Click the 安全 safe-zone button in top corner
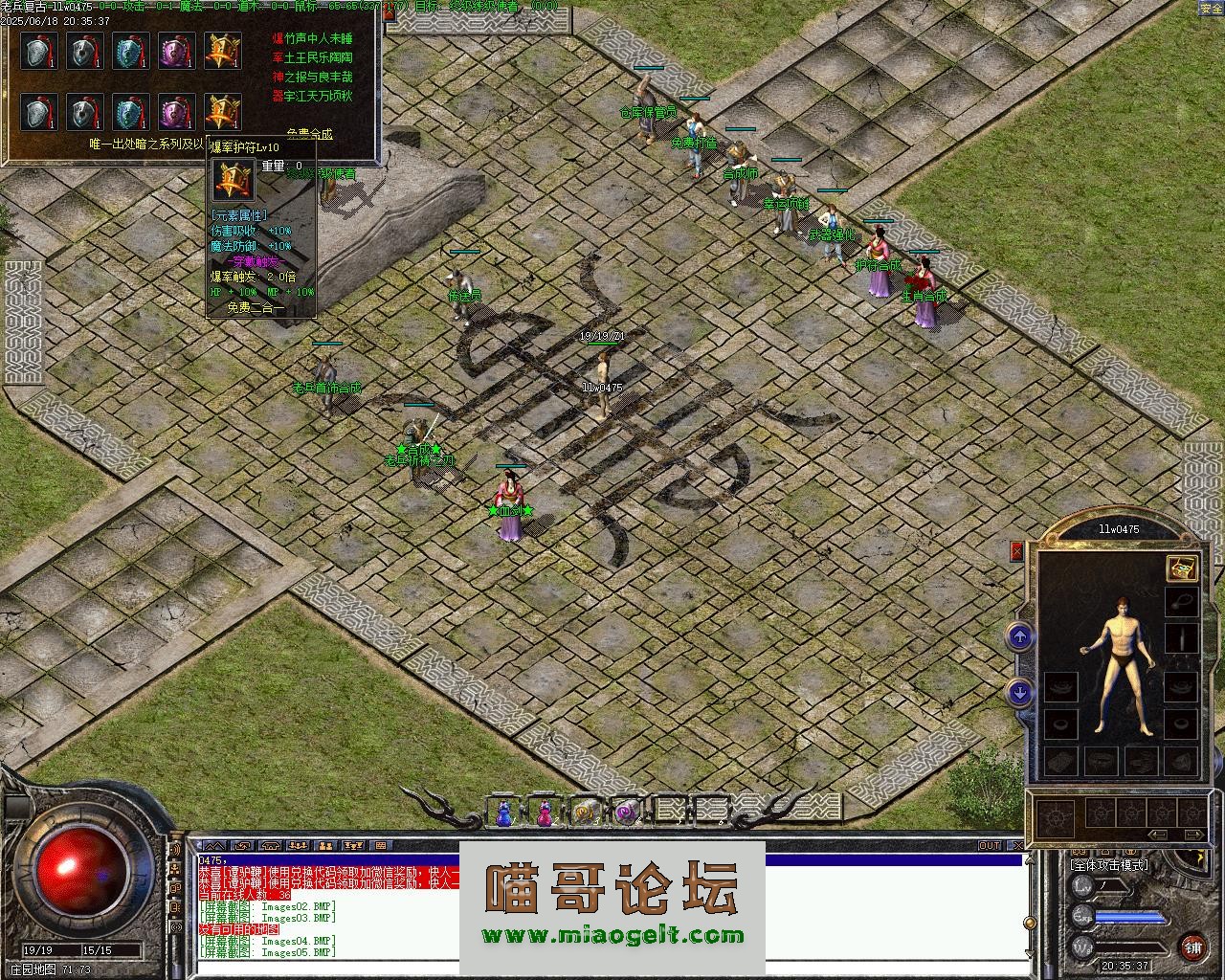 [1211, 9]
